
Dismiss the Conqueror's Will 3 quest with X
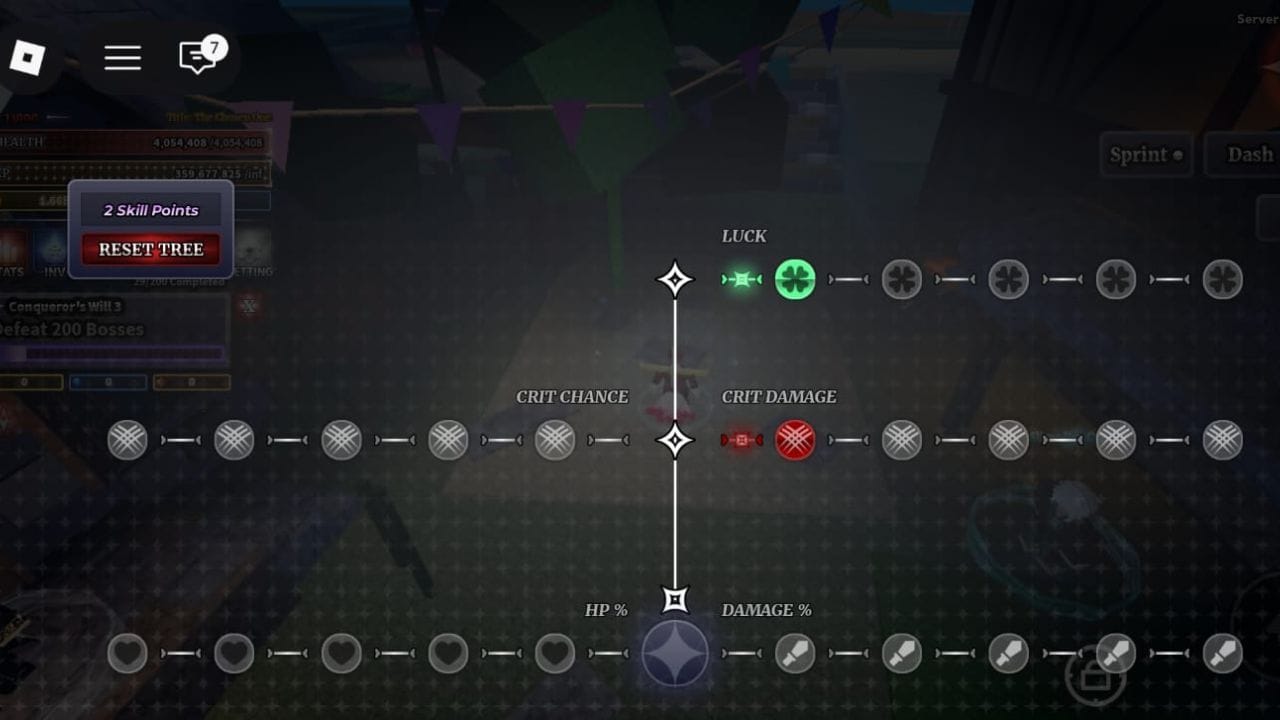pyautogui.click(x=248, y=306)
